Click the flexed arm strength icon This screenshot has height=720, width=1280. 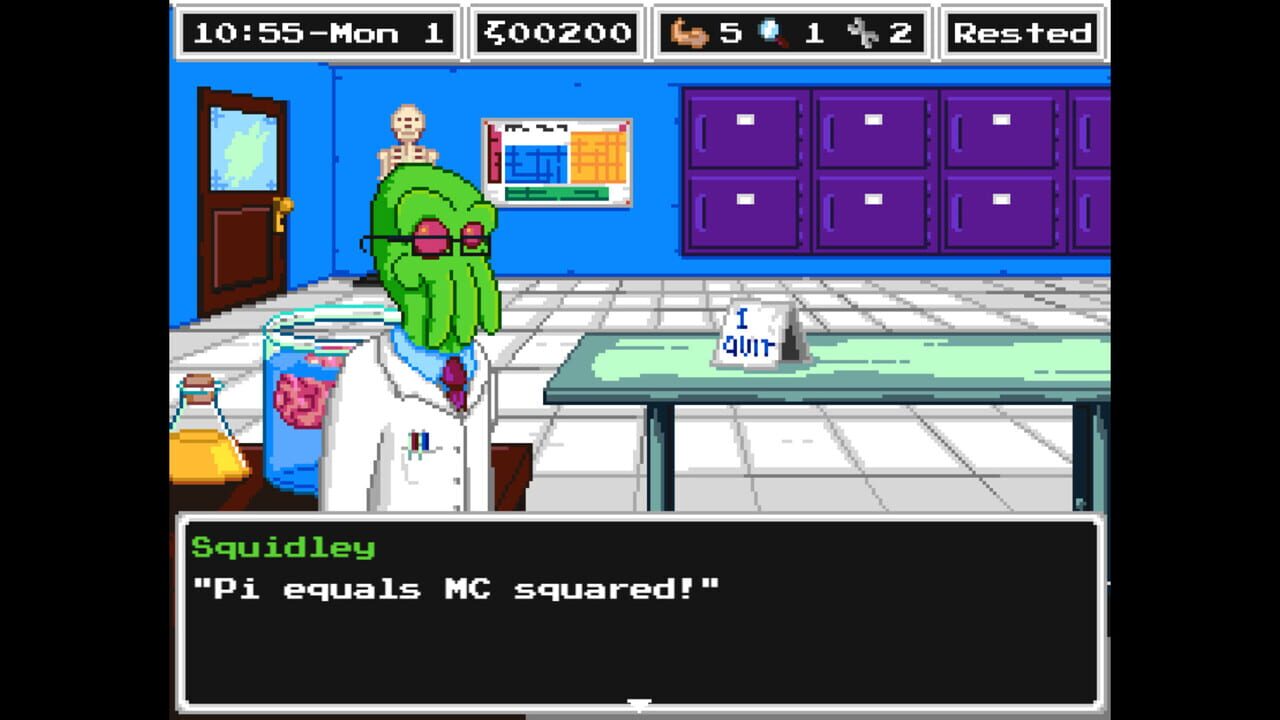point(688,32)
